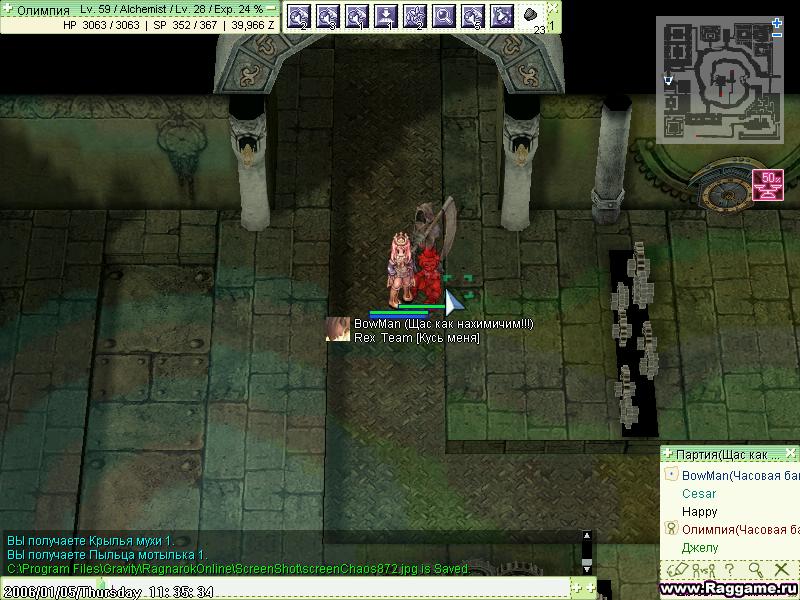
Task: Activate the magnifying glass hotbar skill
Action: (x=444, y=16)
